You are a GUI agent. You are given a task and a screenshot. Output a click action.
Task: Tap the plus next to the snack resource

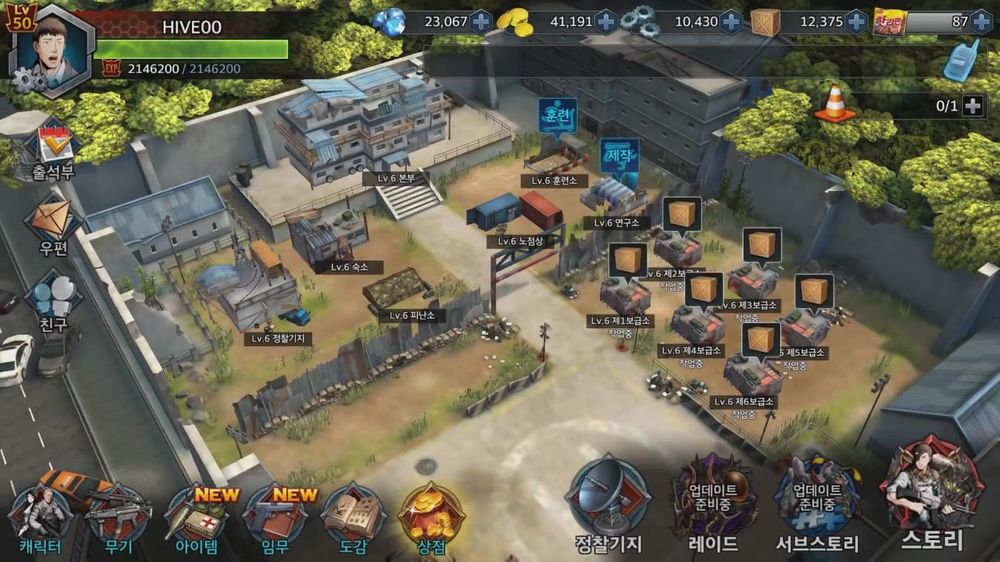coord(980,21)
